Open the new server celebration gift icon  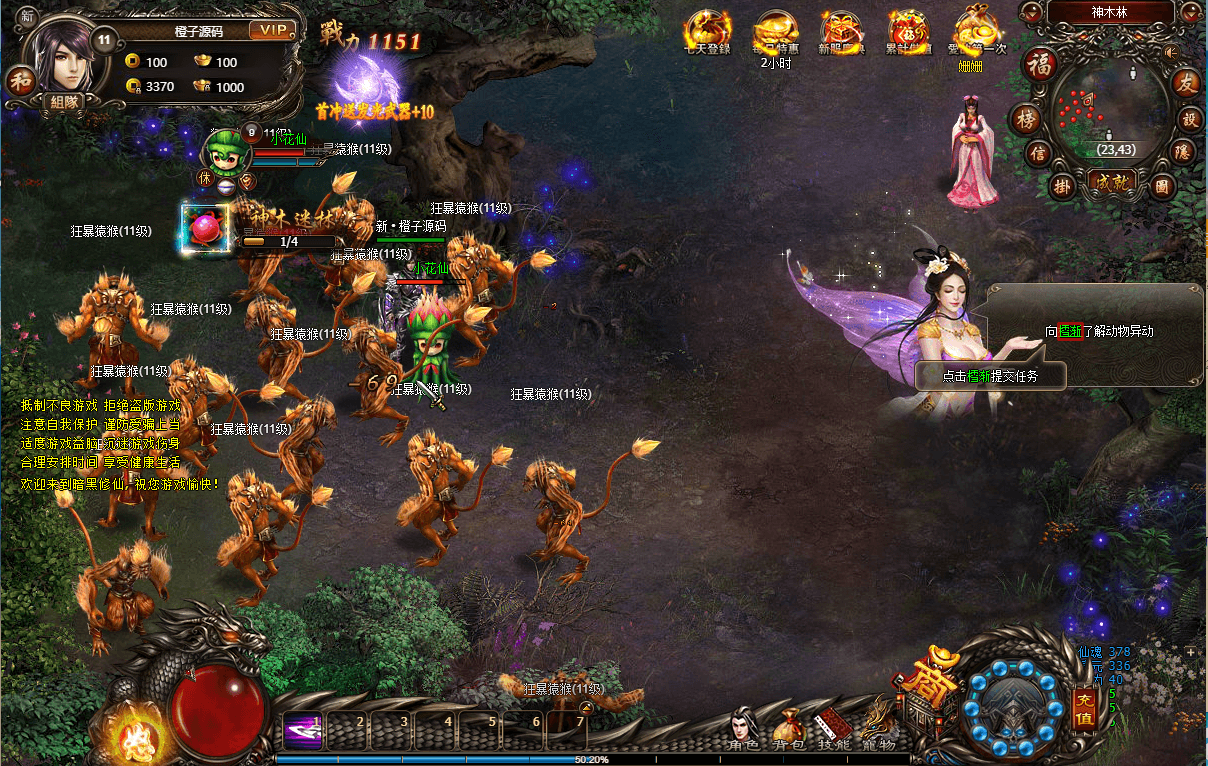point(842,31)
